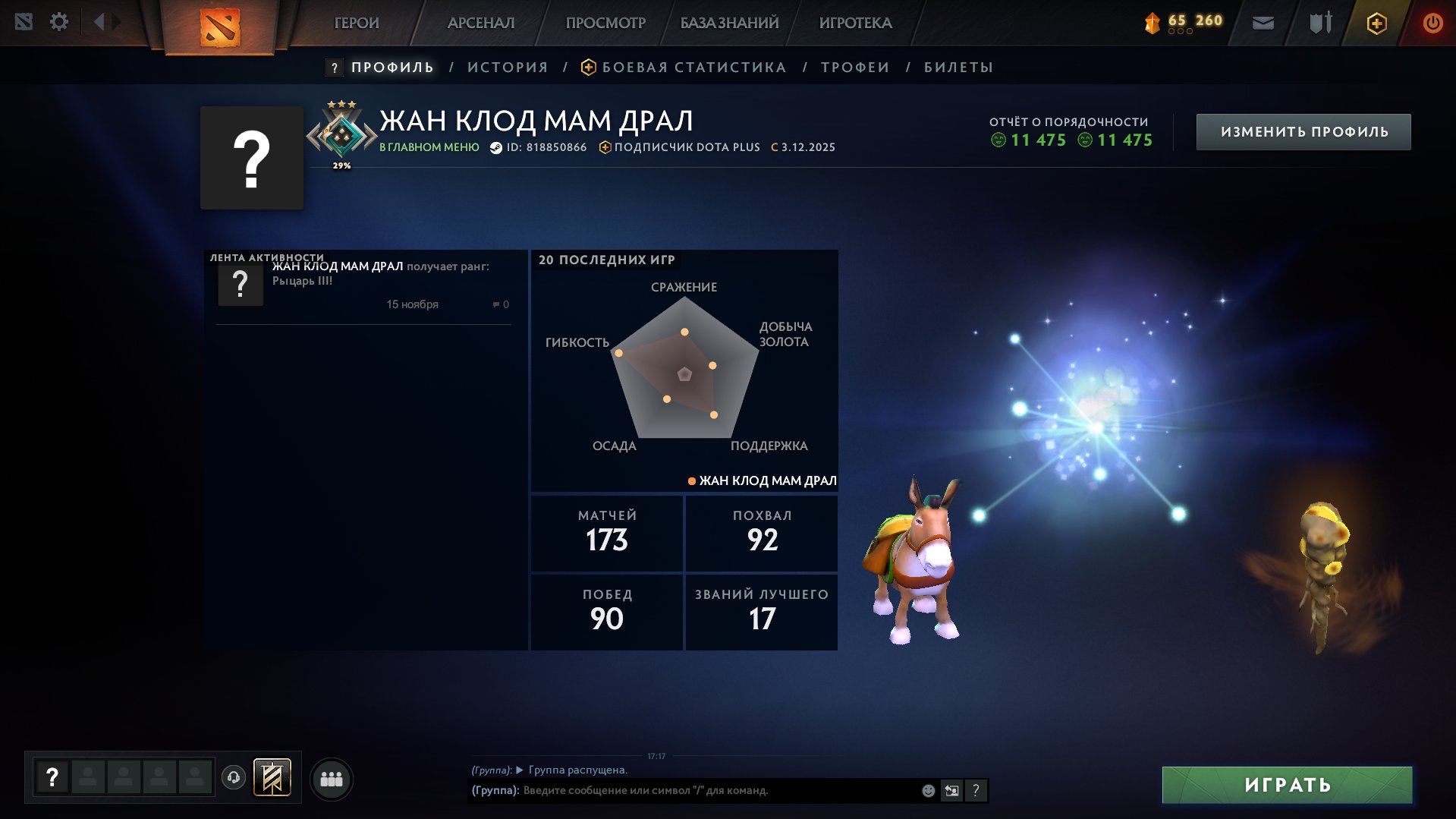
Task: Open settings via the gear icon
Action: point(59,22)
